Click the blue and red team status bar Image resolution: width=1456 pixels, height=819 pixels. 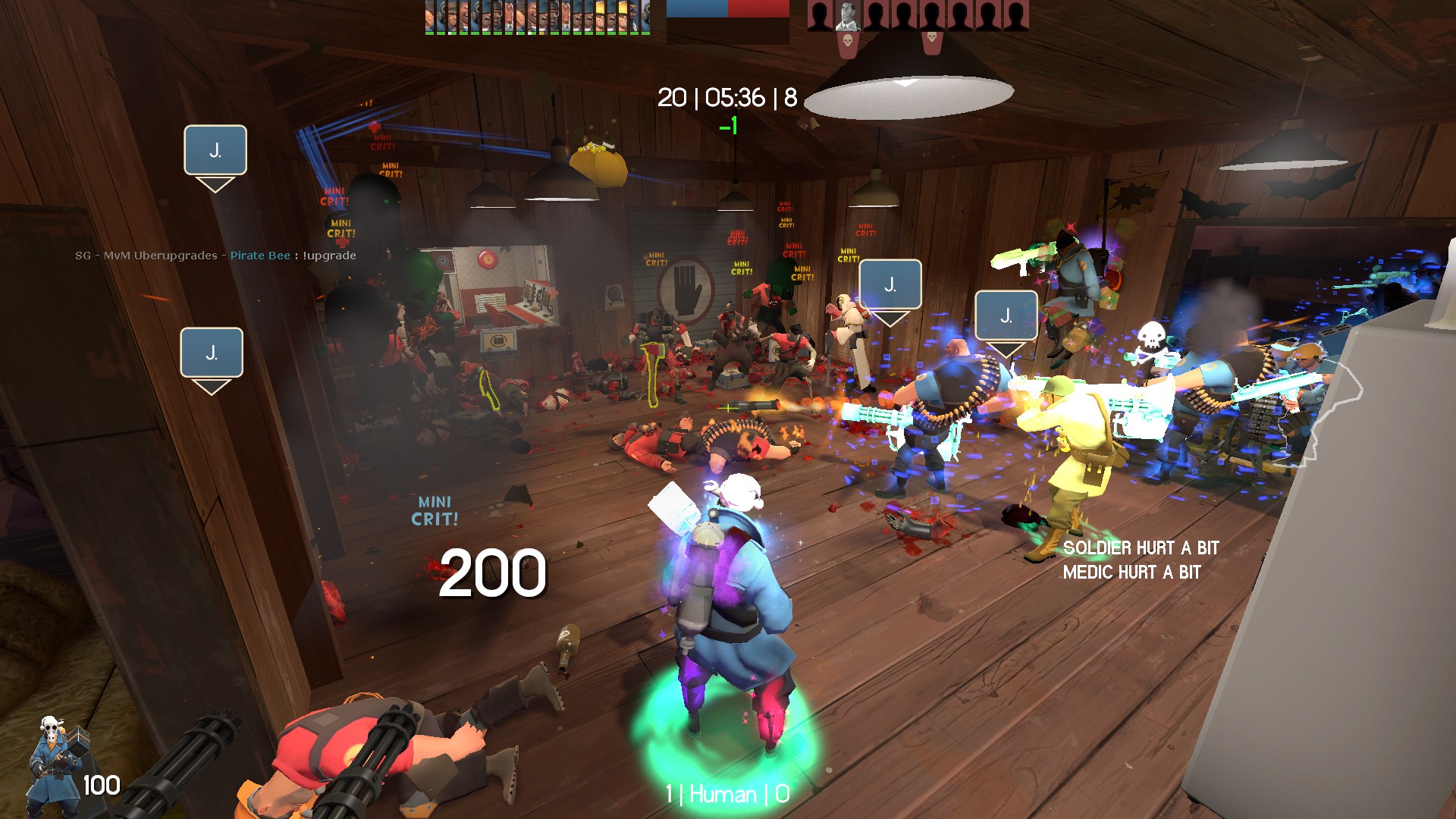click(x=727, y=9)
